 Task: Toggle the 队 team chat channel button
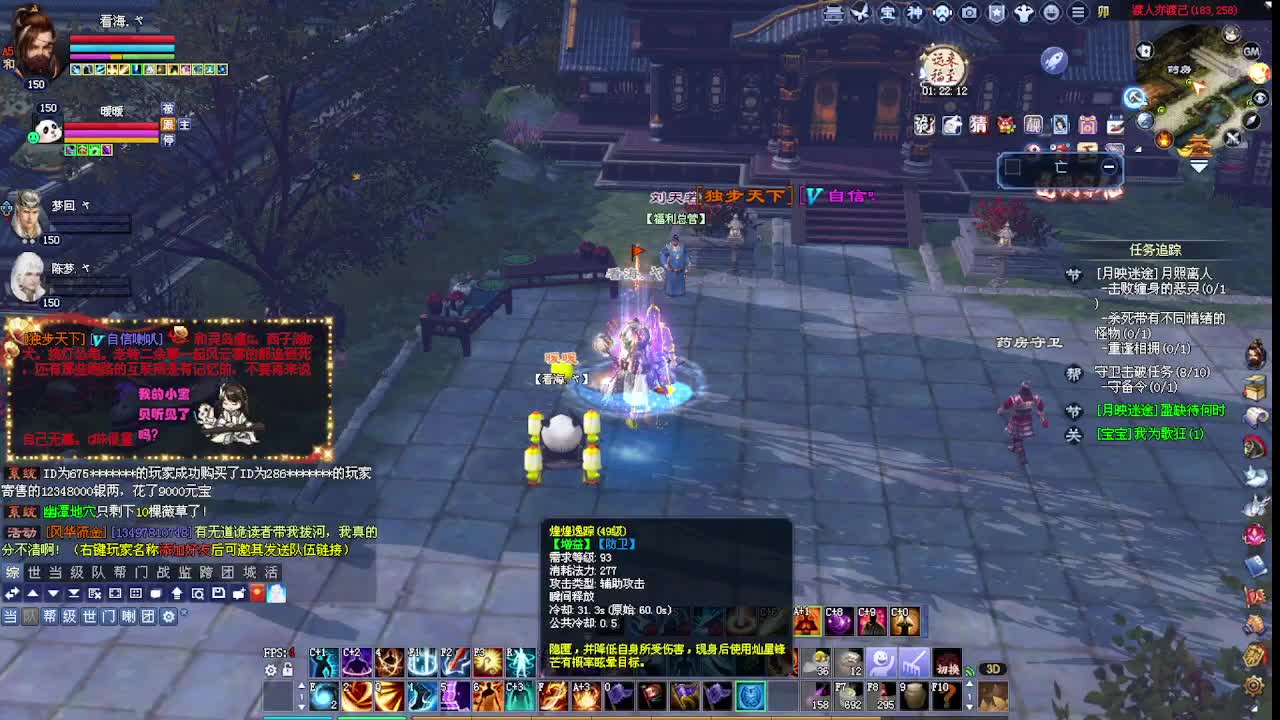click(x=33, y=616)
